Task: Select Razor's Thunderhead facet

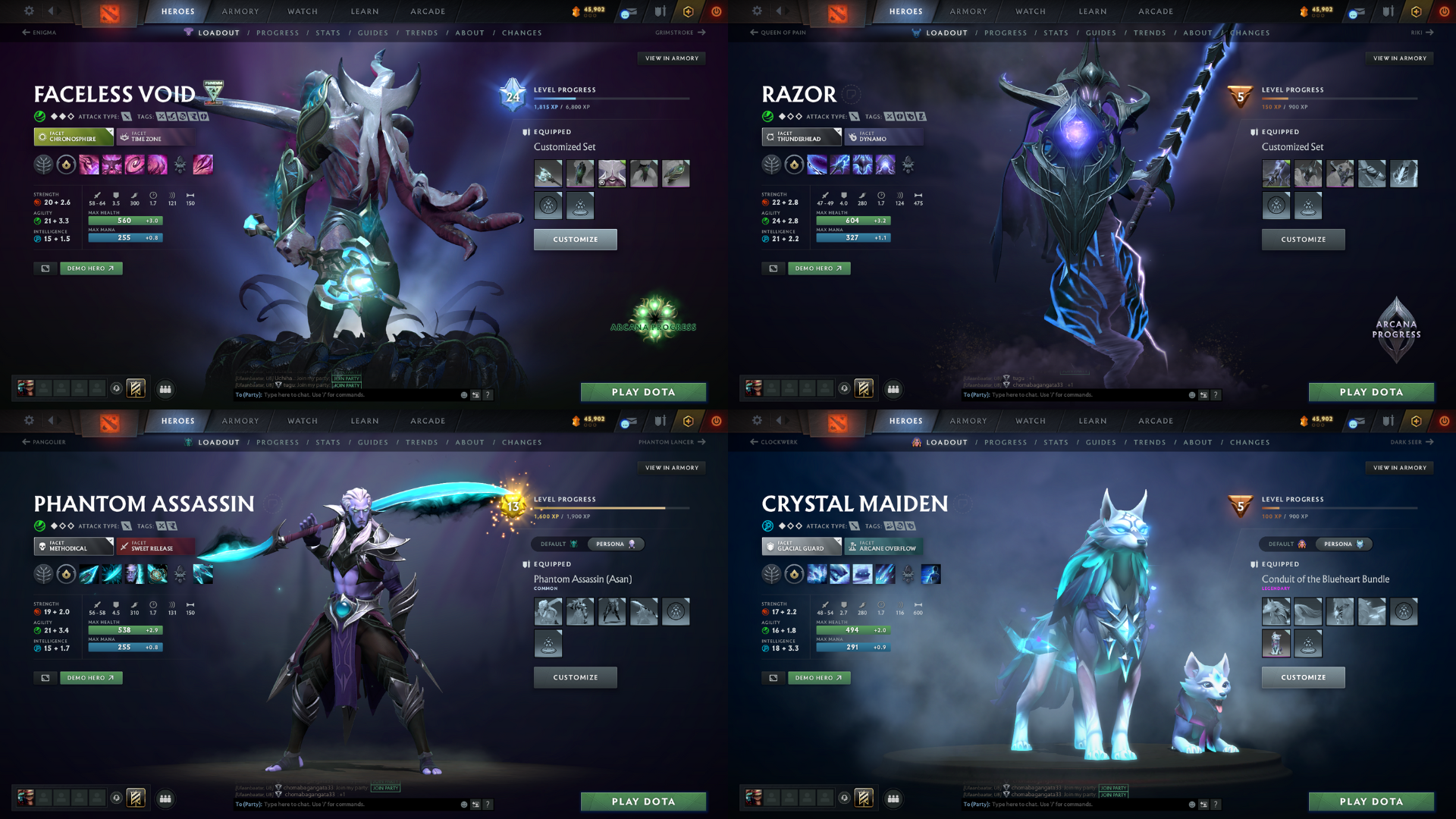Action: 801,136
